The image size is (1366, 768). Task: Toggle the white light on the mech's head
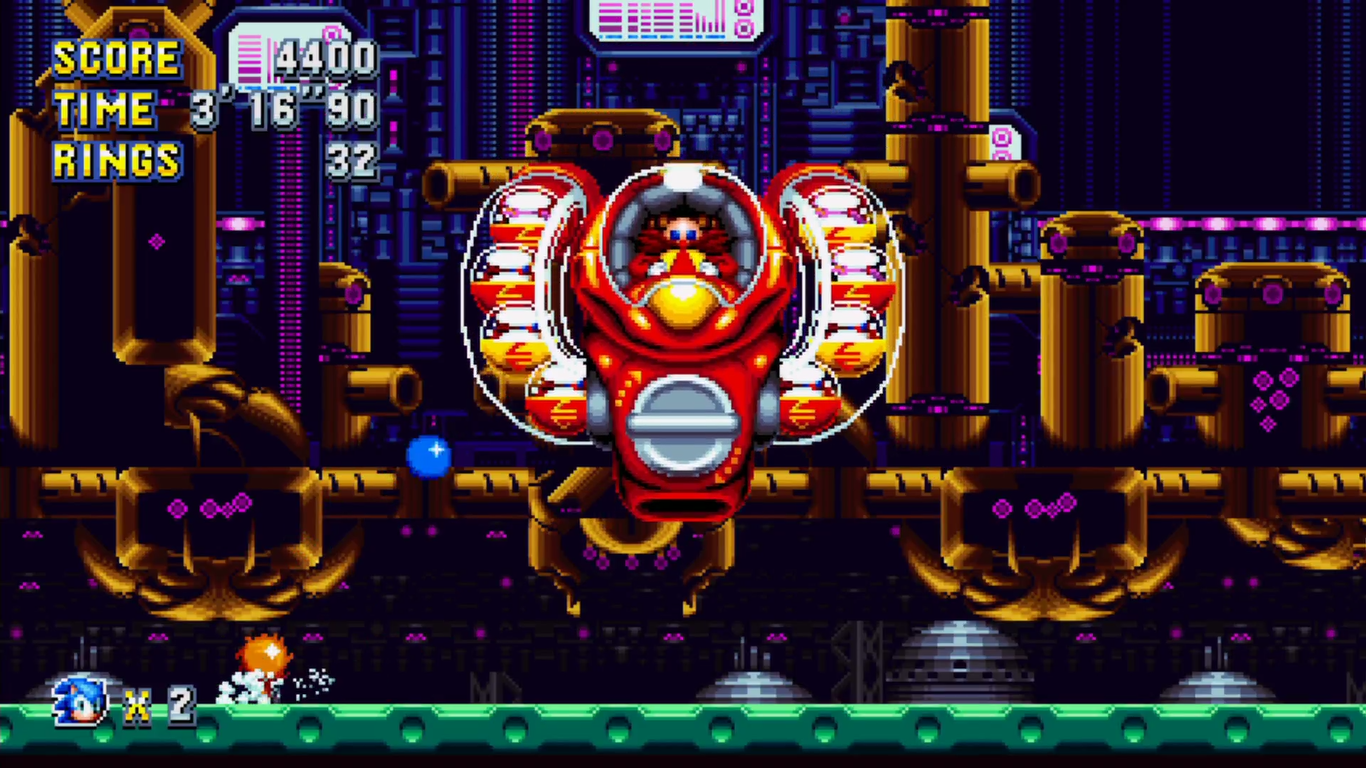685,176
